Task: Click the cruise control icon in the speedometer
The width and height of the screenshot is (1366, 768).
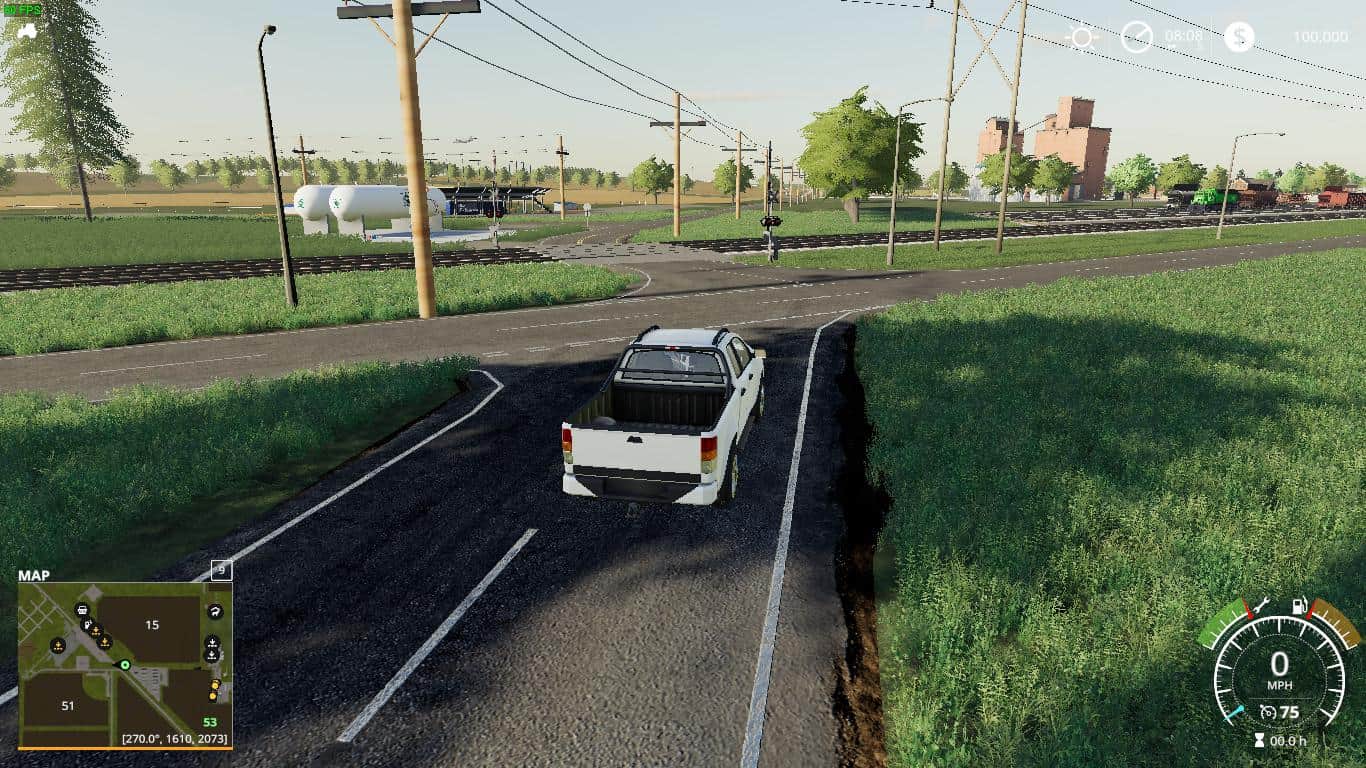Action: click(x=1267, y=712)
